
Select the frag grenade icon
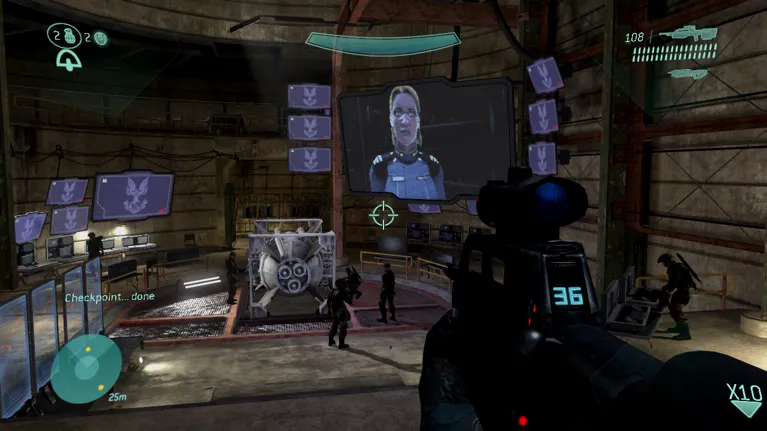69,37
